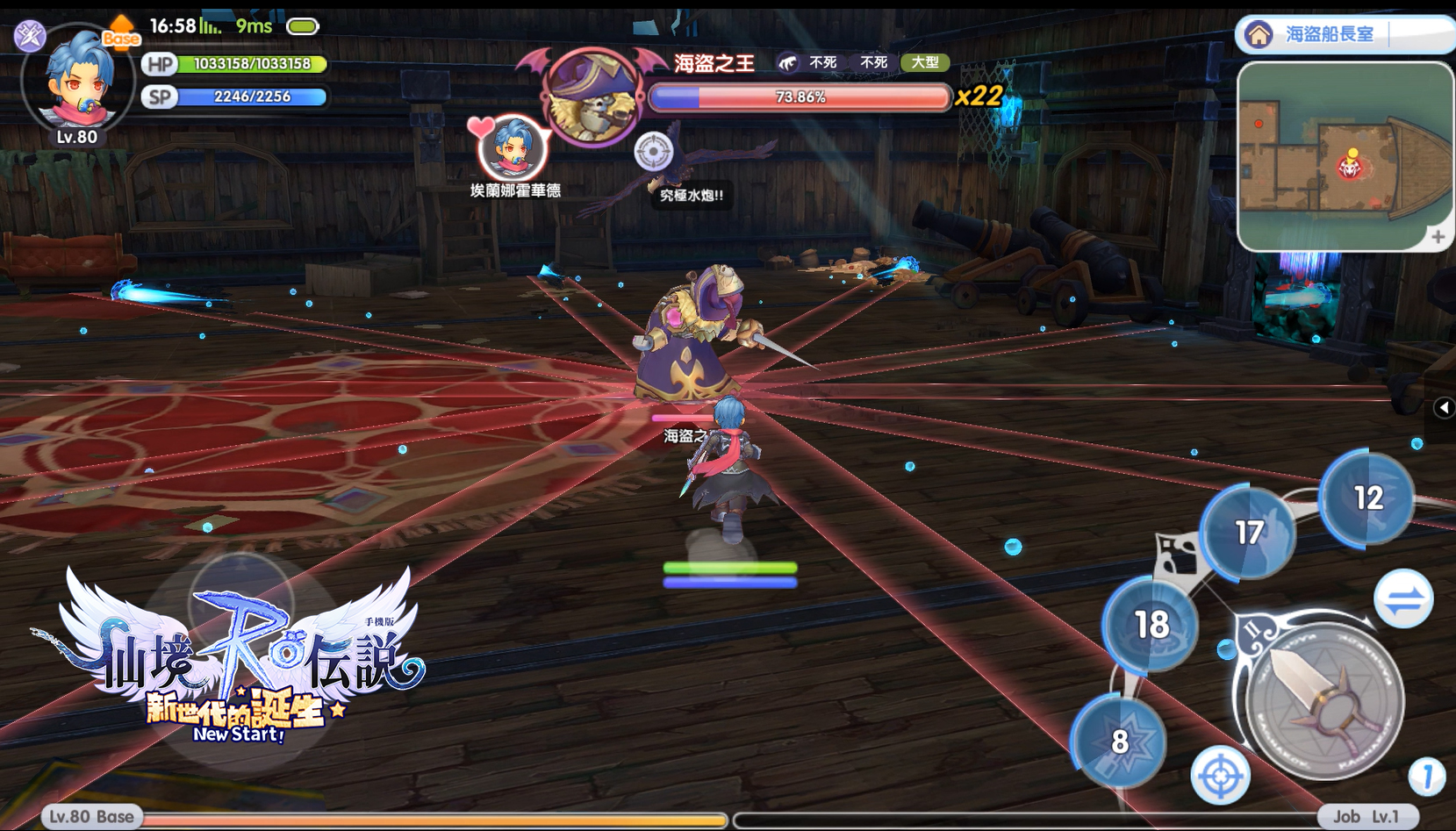
Task: Toggle the crosshair auto-target button
Action: (1220, 776)
